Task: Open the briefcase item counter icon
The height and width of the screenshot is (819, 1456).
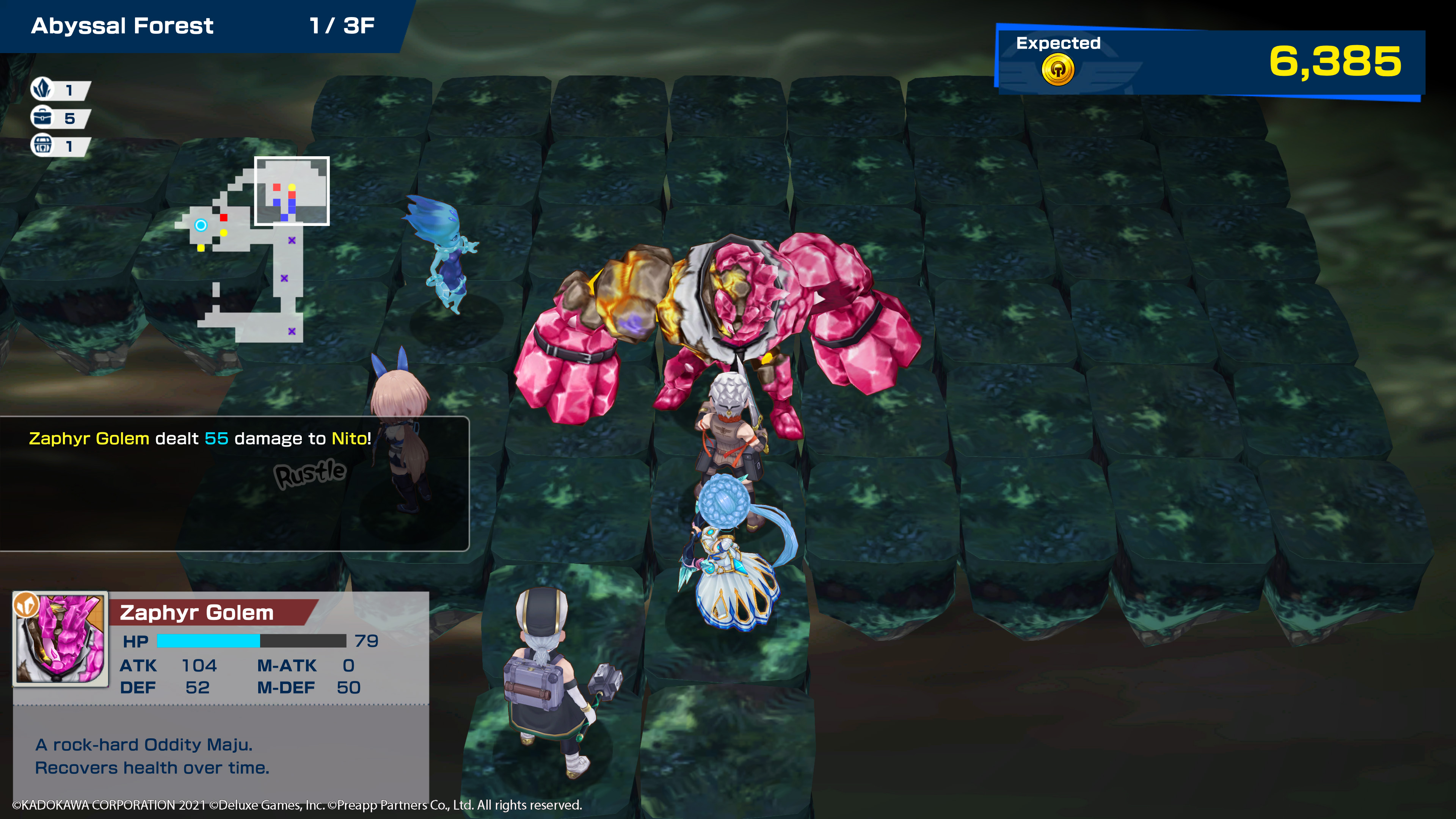Action: click(x=42, y=117)
